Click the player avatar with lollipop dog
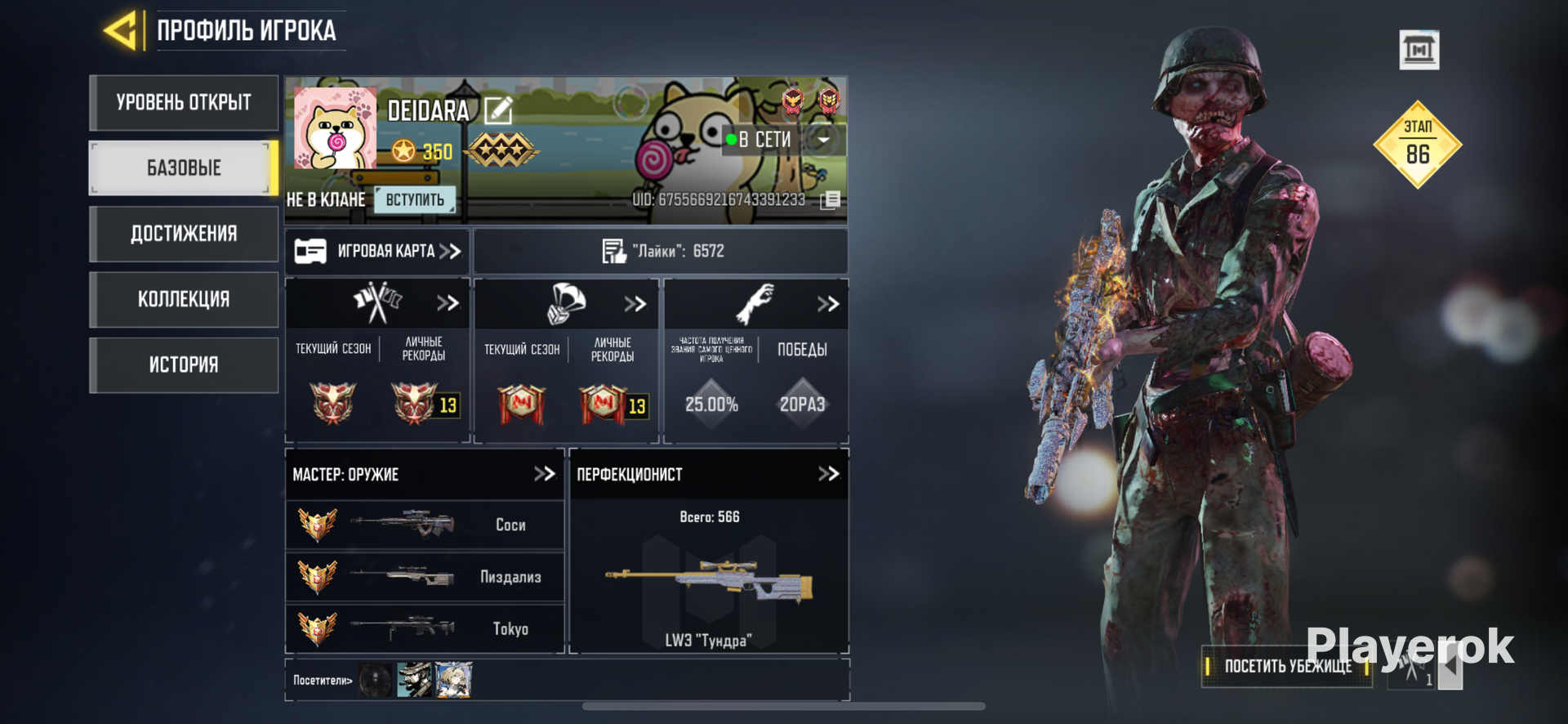The height and width of the screenshot is (724, 1568). pos(335,128)
